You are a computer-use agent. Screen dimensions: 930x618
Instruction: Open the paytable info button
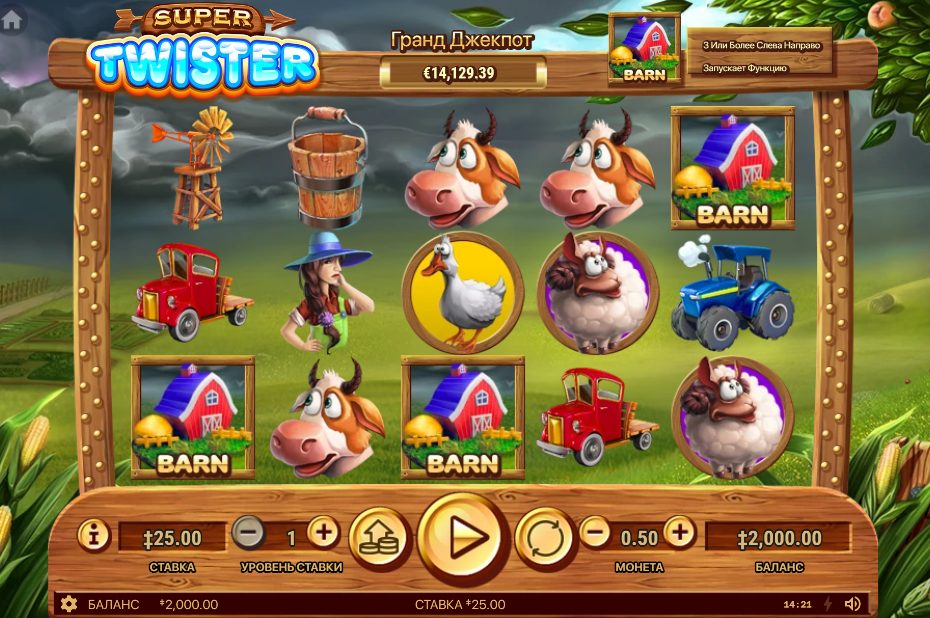click(x=94, y=535)
